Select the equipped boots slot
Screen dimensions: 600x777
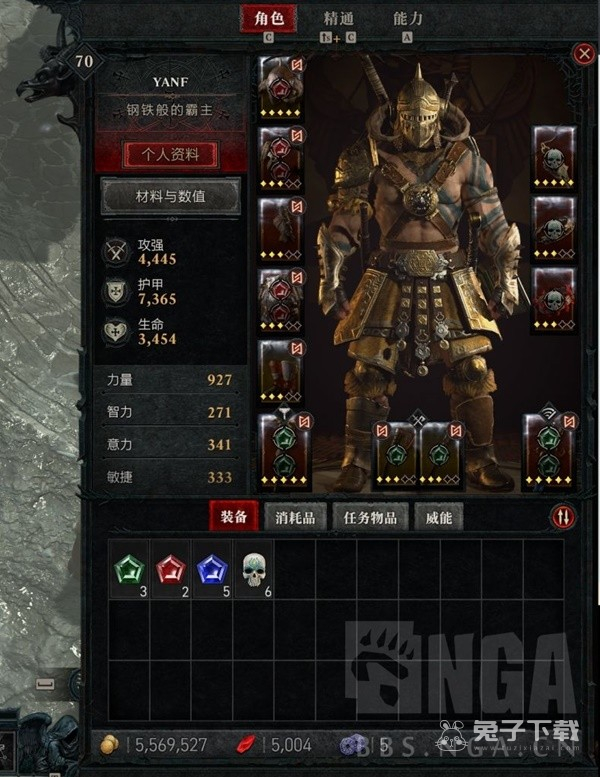click(x=281, y=368)
